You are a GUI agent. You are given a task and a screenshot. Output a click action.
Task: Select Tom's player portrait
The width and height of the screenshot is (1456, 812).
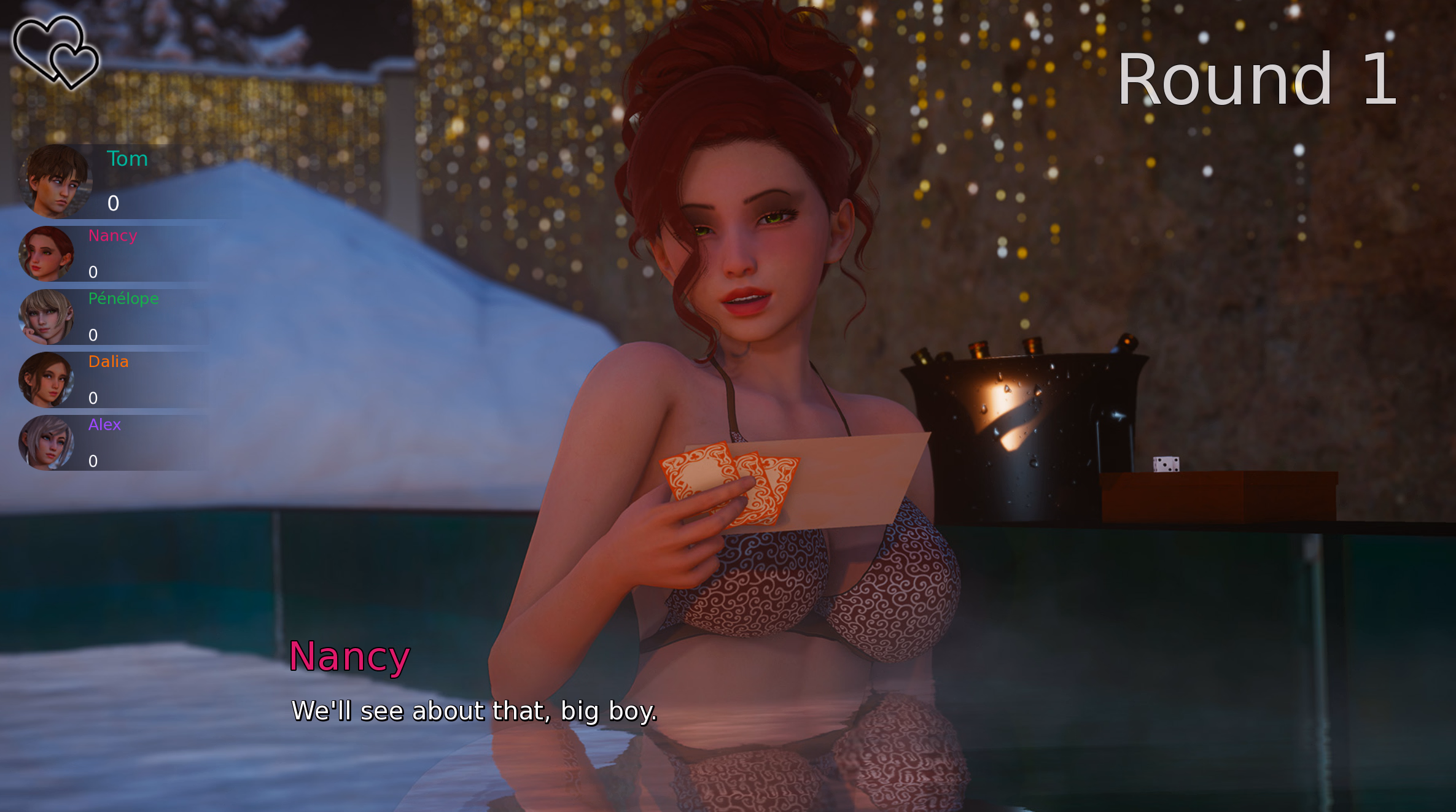pyautogui.click(x=55, y=182)
